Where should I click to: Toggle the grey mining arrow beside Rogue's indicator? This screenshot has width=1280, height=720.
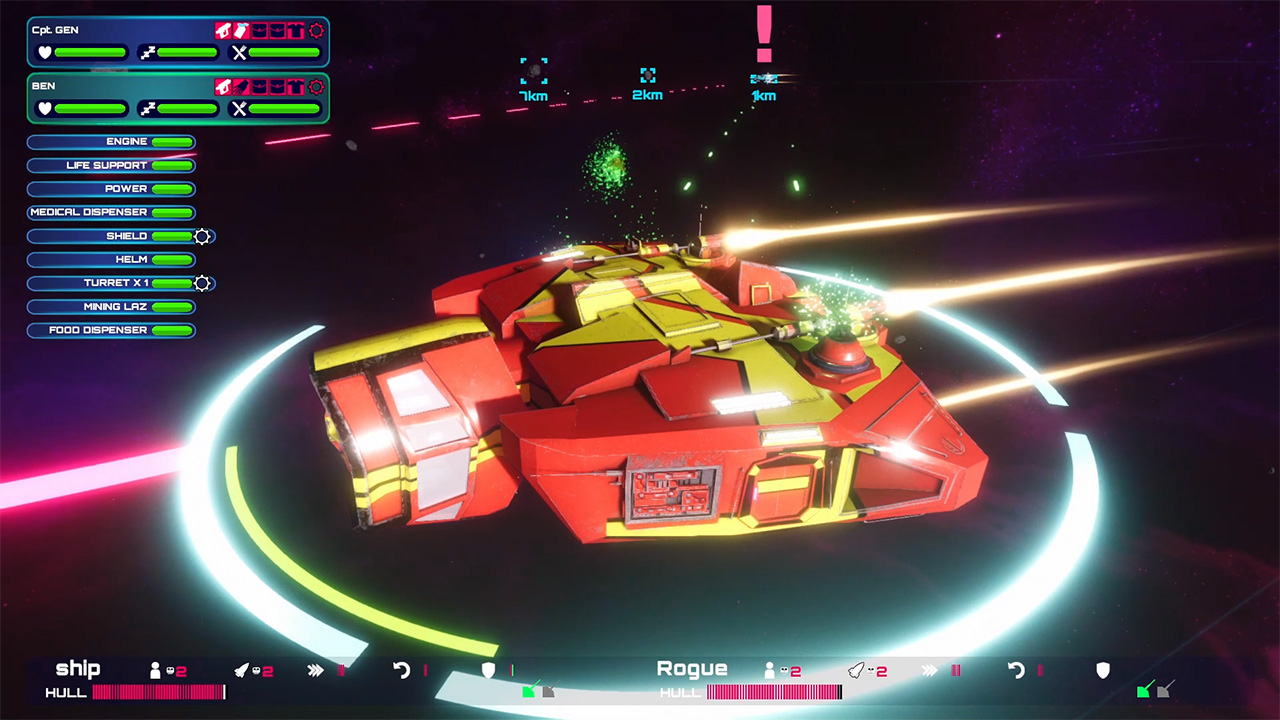coord(1164,691)
